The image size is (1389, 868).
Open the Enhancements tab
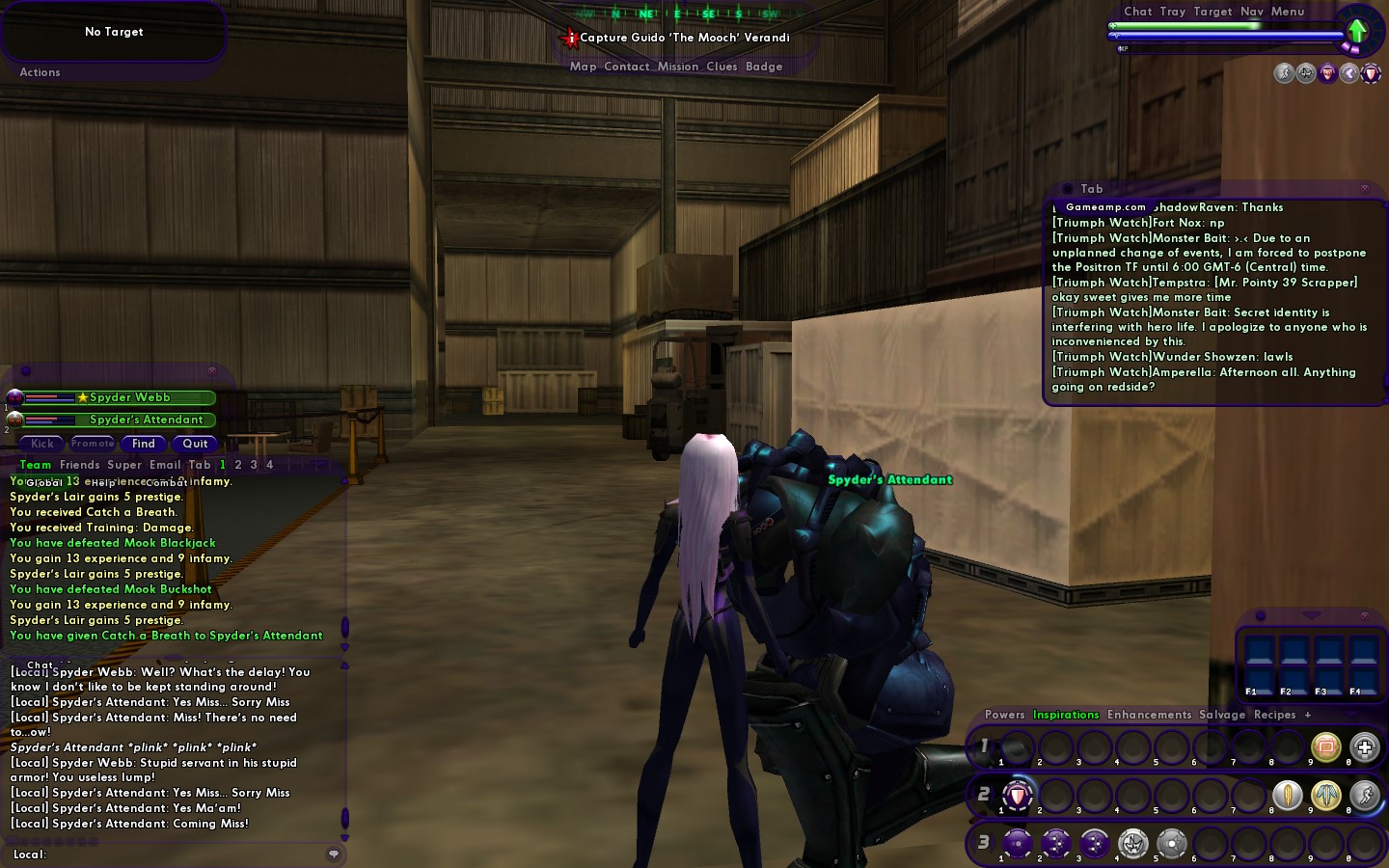(1149, 715)
